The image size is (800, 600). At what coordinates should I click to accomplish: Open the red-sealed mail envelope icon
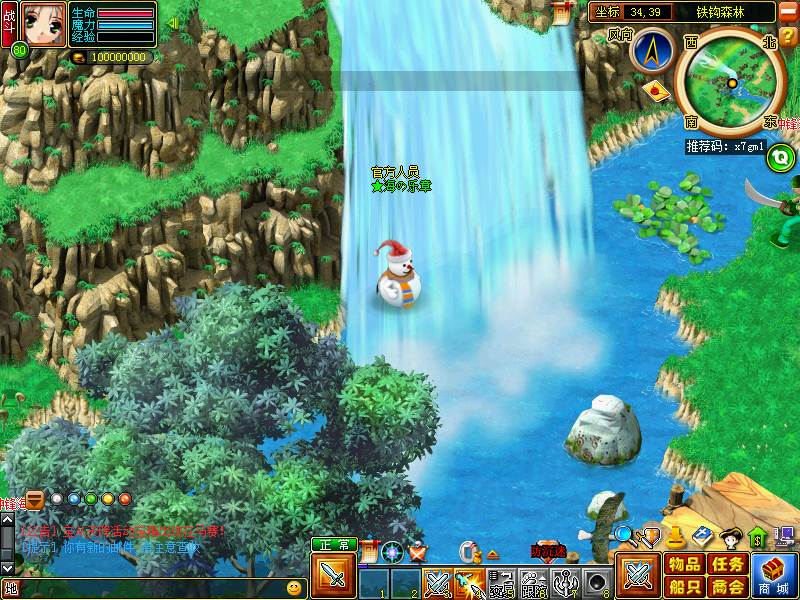(656, 91)
